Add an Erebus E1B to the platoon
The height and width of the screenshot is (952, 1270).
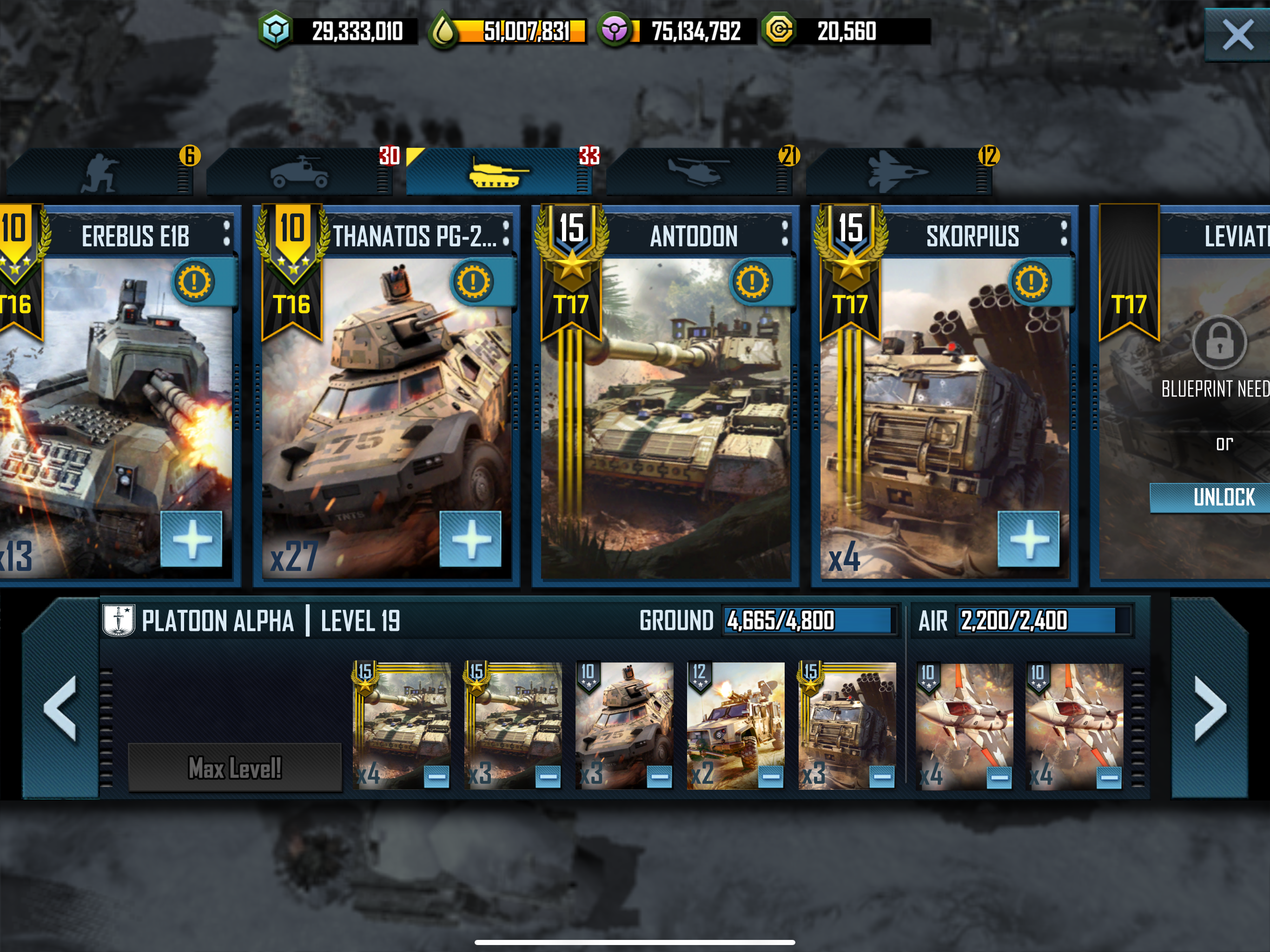coord(191,539)
